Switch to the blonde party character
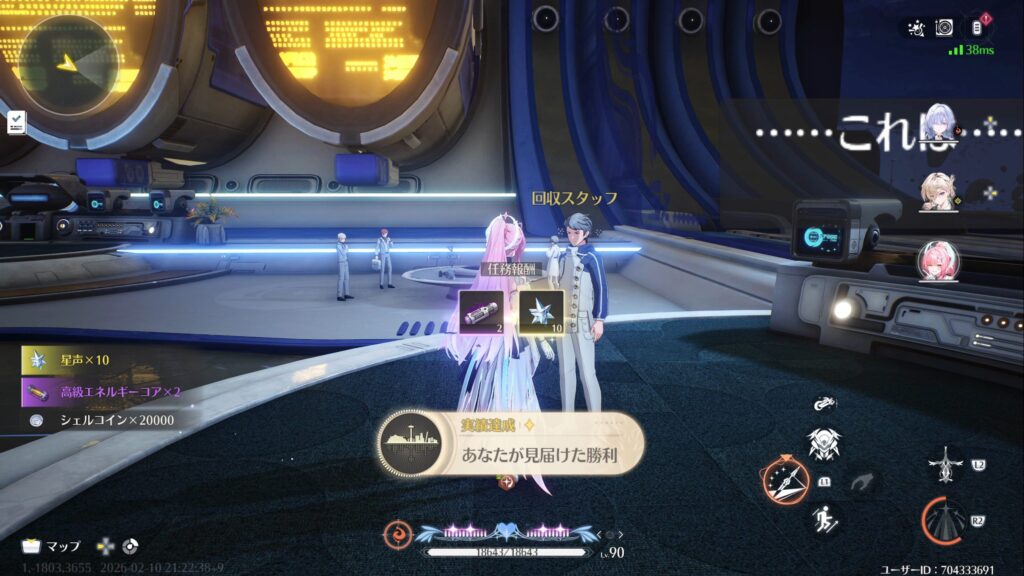 pos(938,192)
